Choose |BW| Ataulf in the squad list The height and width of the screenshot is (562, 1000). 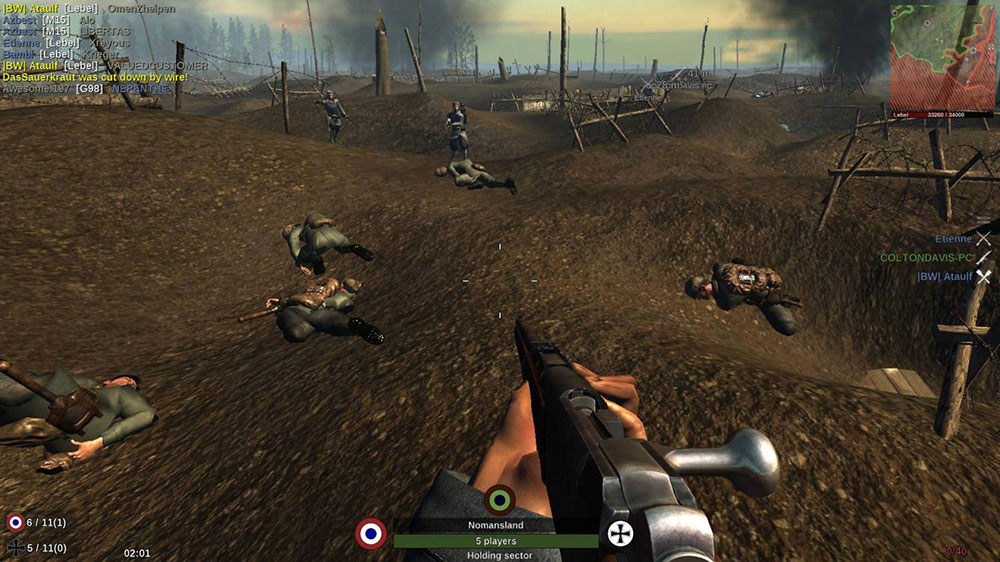[944, 277]
